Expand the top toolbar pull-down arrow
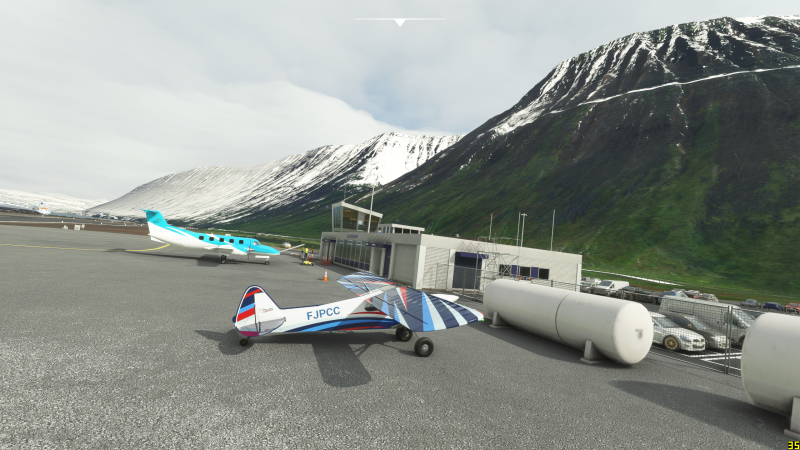Screen dimensions: 800x450 click(x=400, y=21)
